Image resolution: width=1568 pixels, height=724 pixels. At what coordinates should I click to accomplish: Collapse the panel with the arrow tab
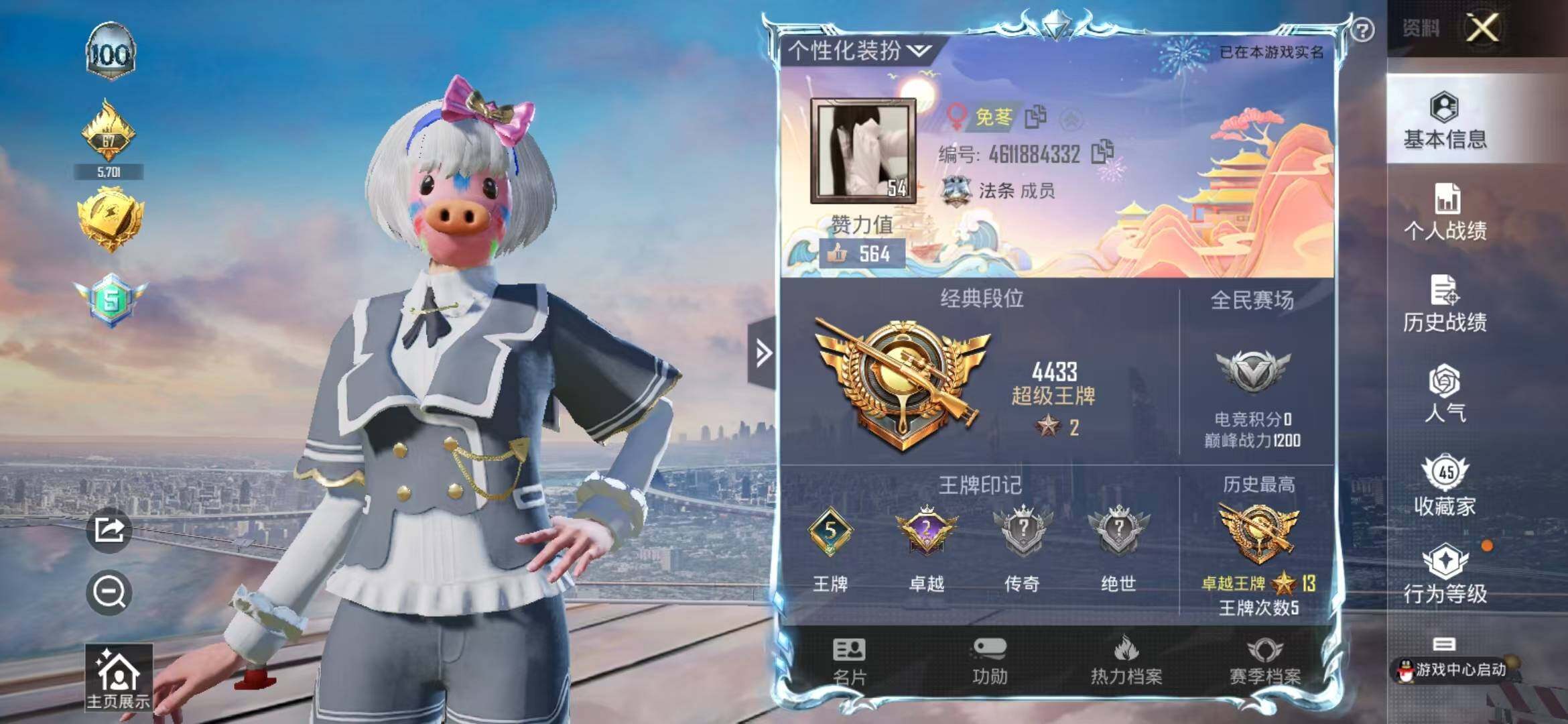(763, 353)
